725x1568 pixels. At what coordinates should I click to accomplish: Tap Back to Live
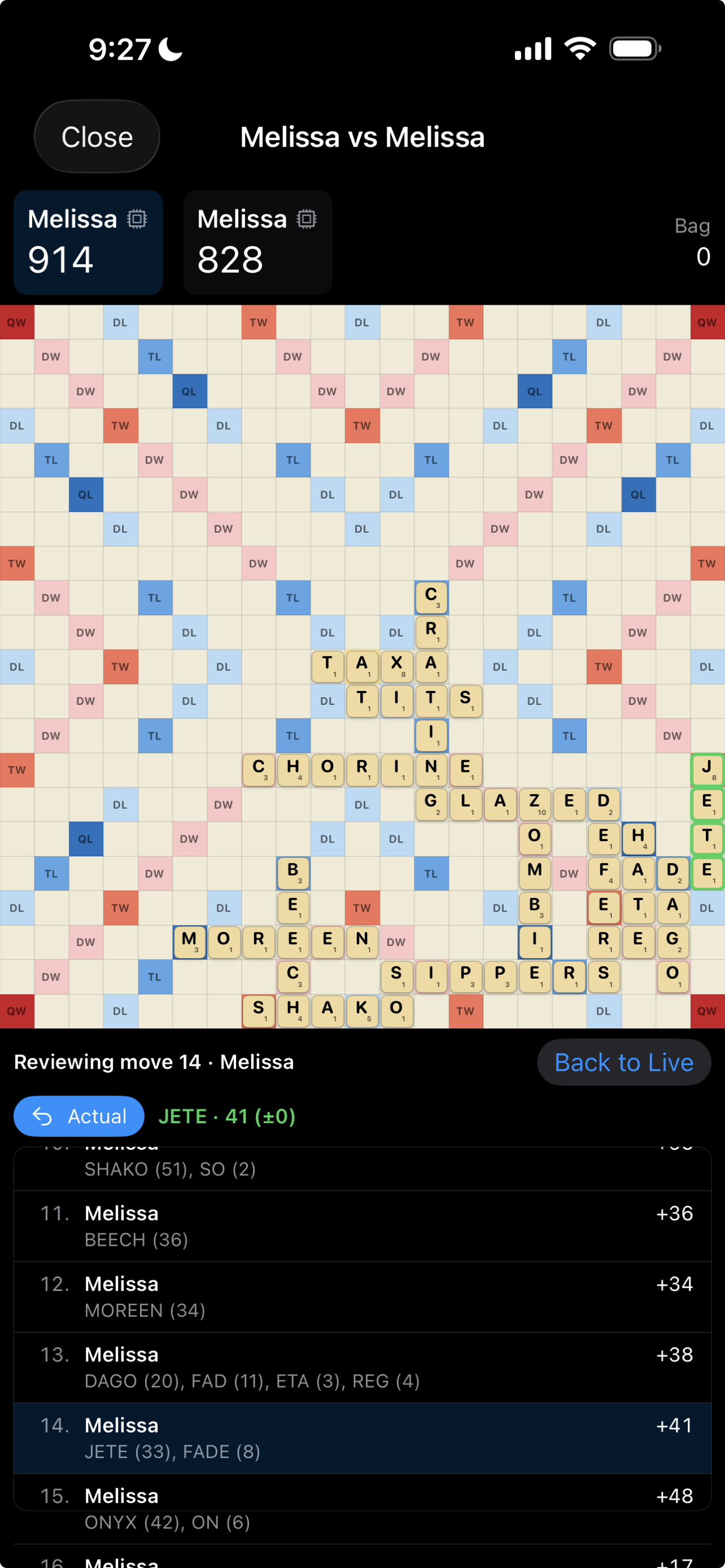tap(624, 1062)
